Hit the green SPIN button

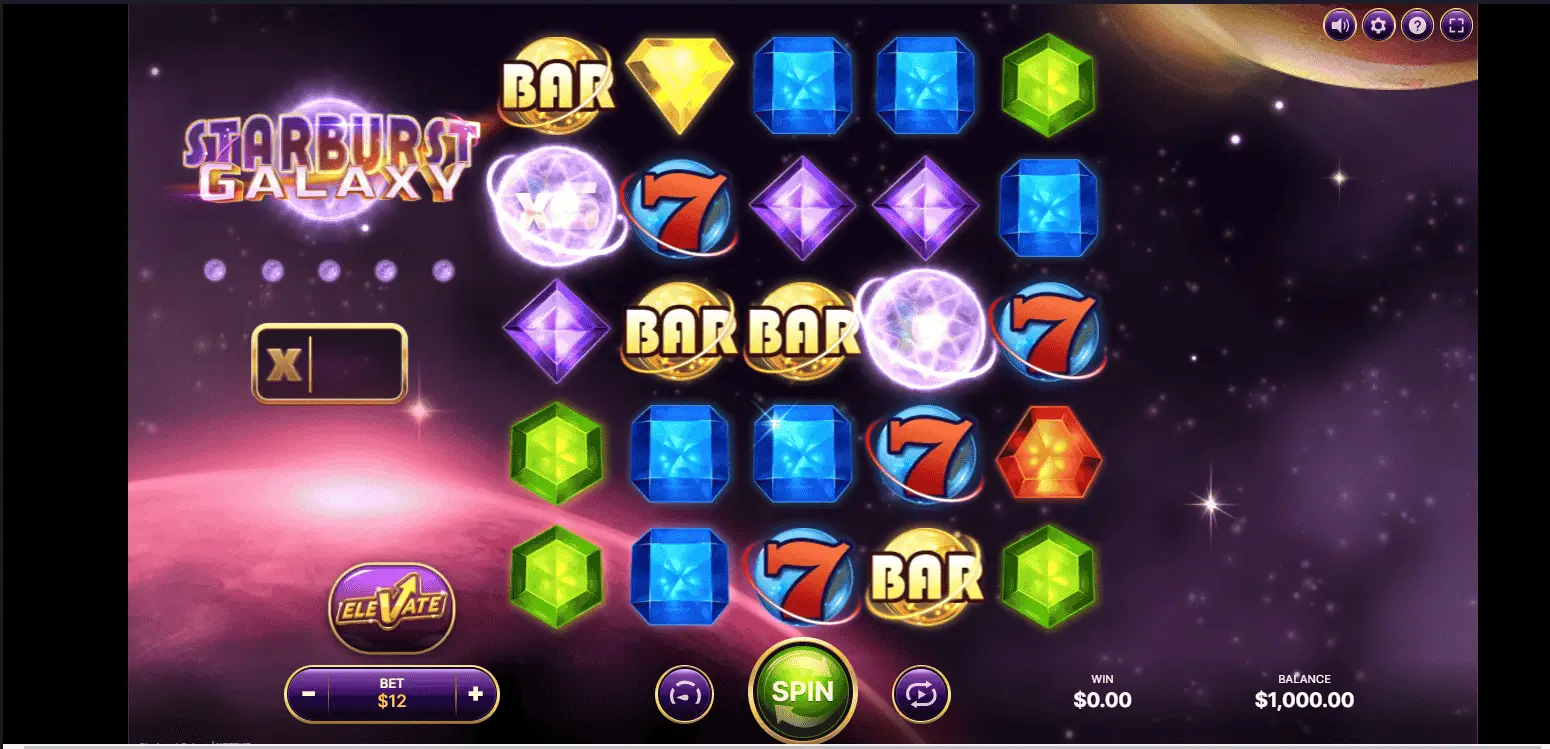802,691
